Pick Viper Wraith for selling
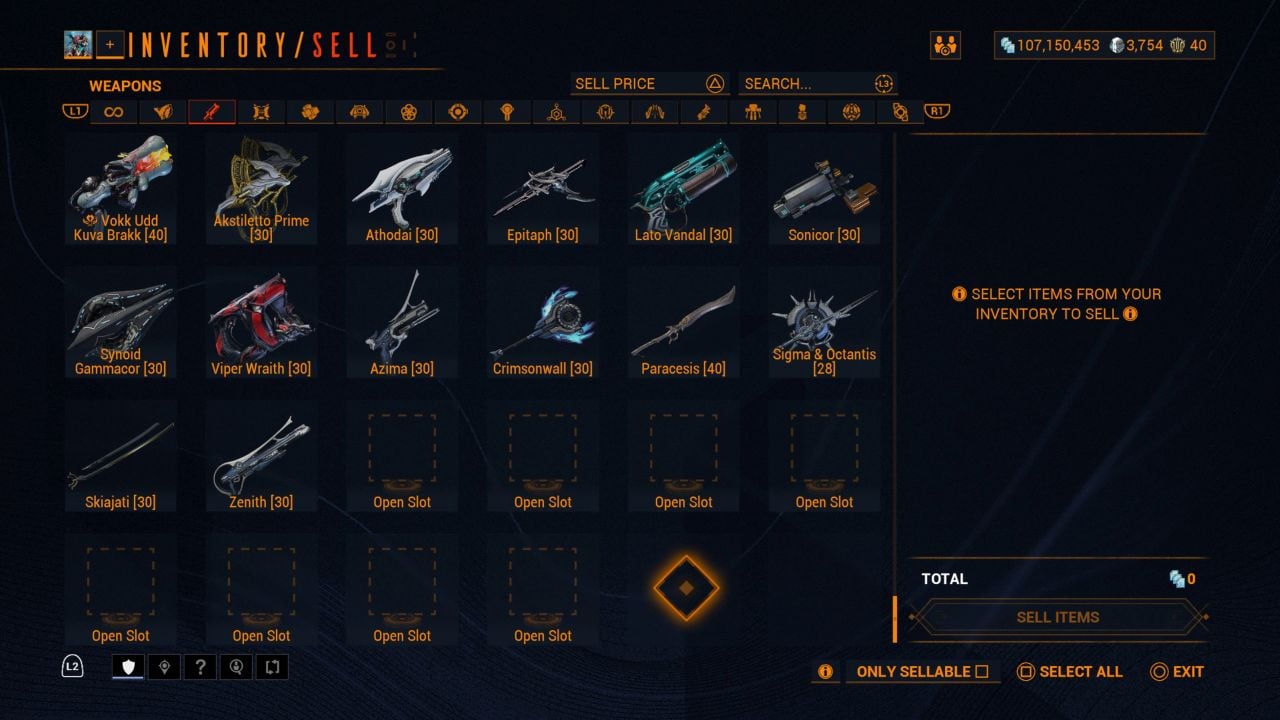The width and height of the screenshot is (1280, 720). point(262,323)
